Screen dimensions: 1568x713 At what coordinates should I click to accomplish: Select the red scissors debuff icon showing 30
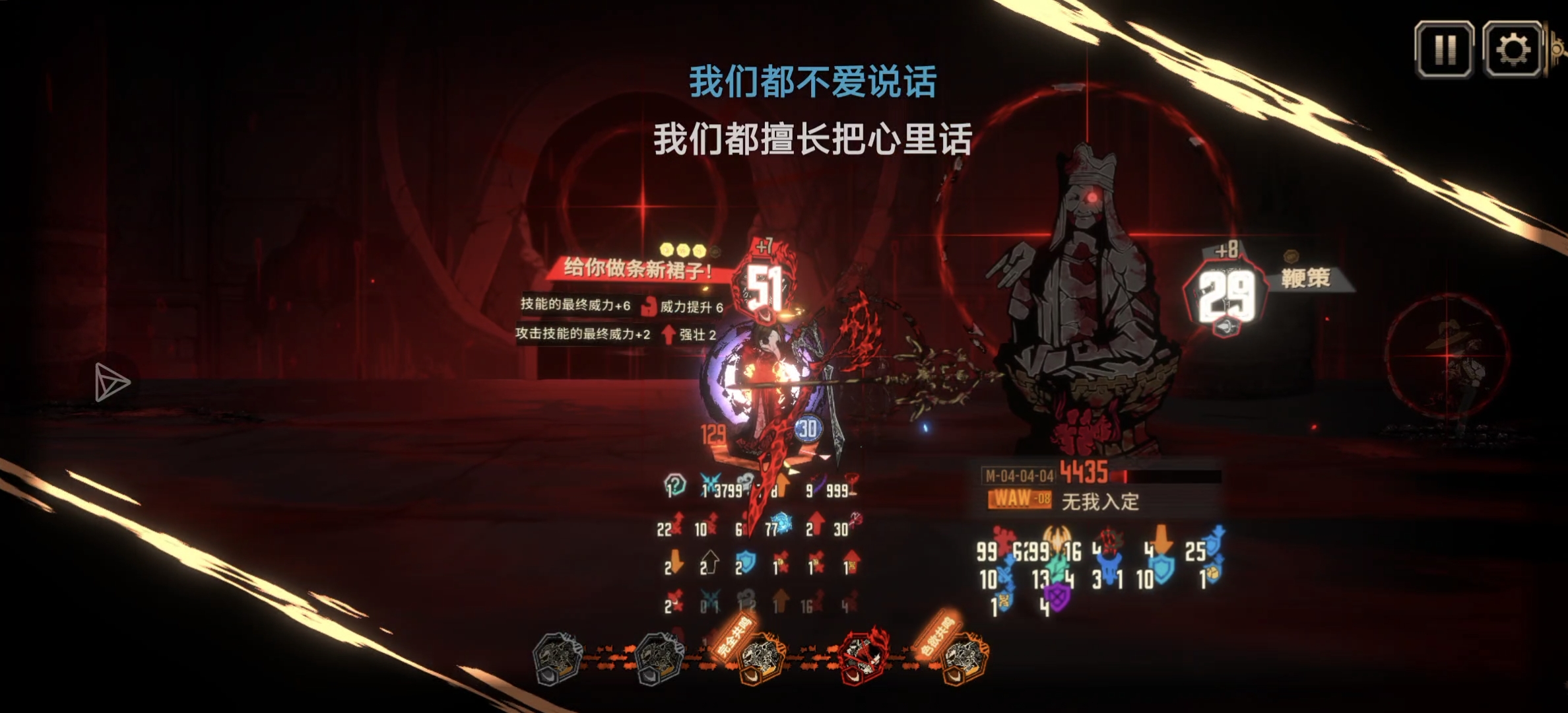coord(853,519)
